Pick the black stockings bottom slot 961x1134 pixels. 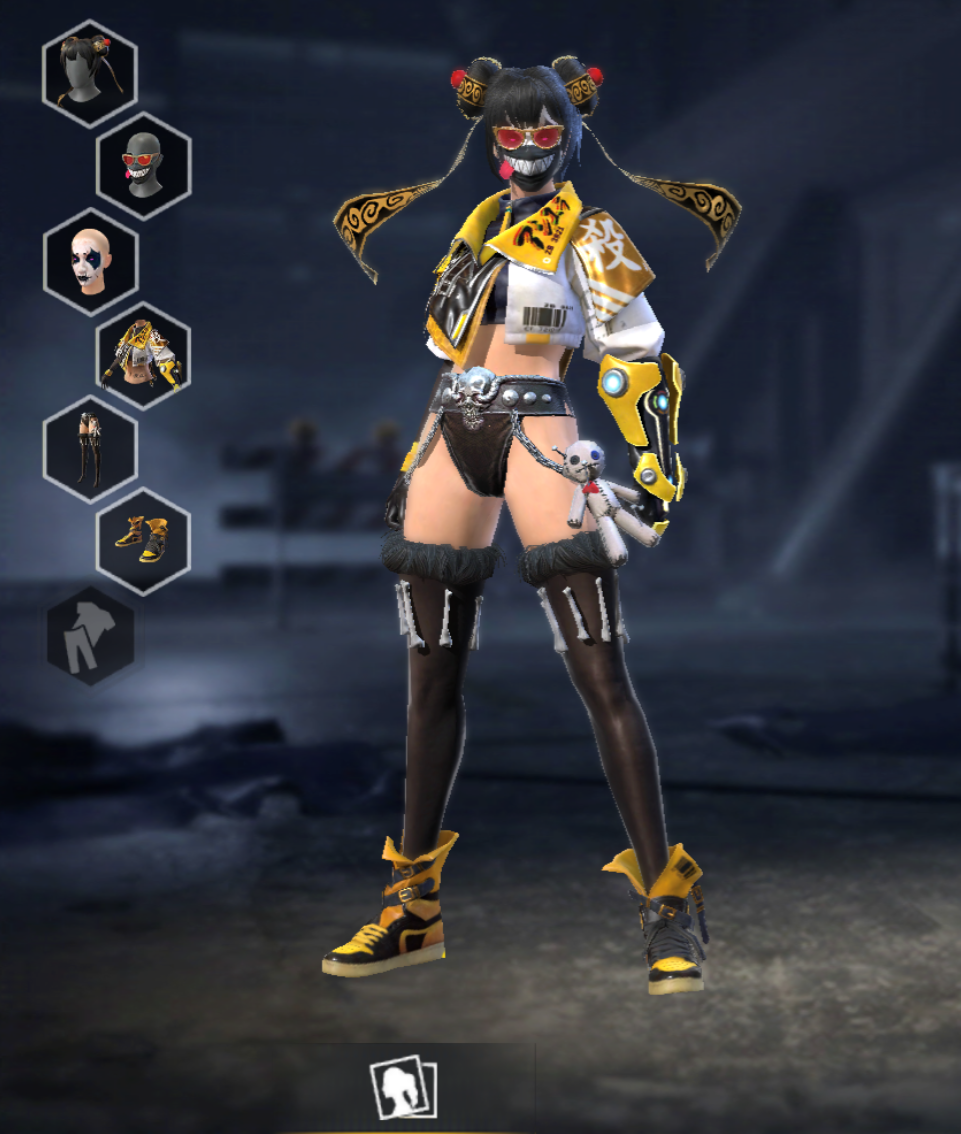[x=90, y=449]
